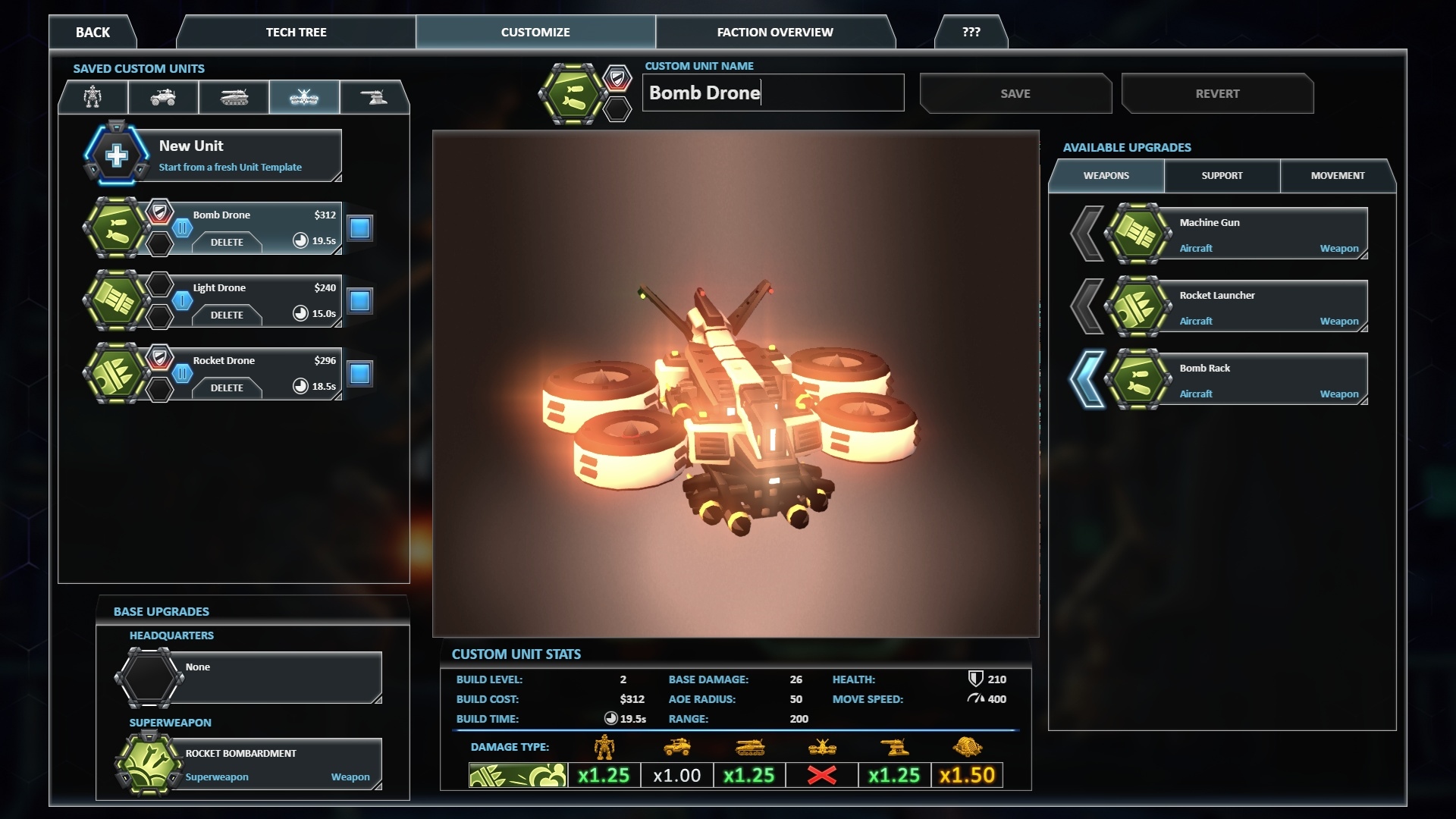Save the custom unit
This screenshot has height=819, width=1456.
pos(1015,93)
